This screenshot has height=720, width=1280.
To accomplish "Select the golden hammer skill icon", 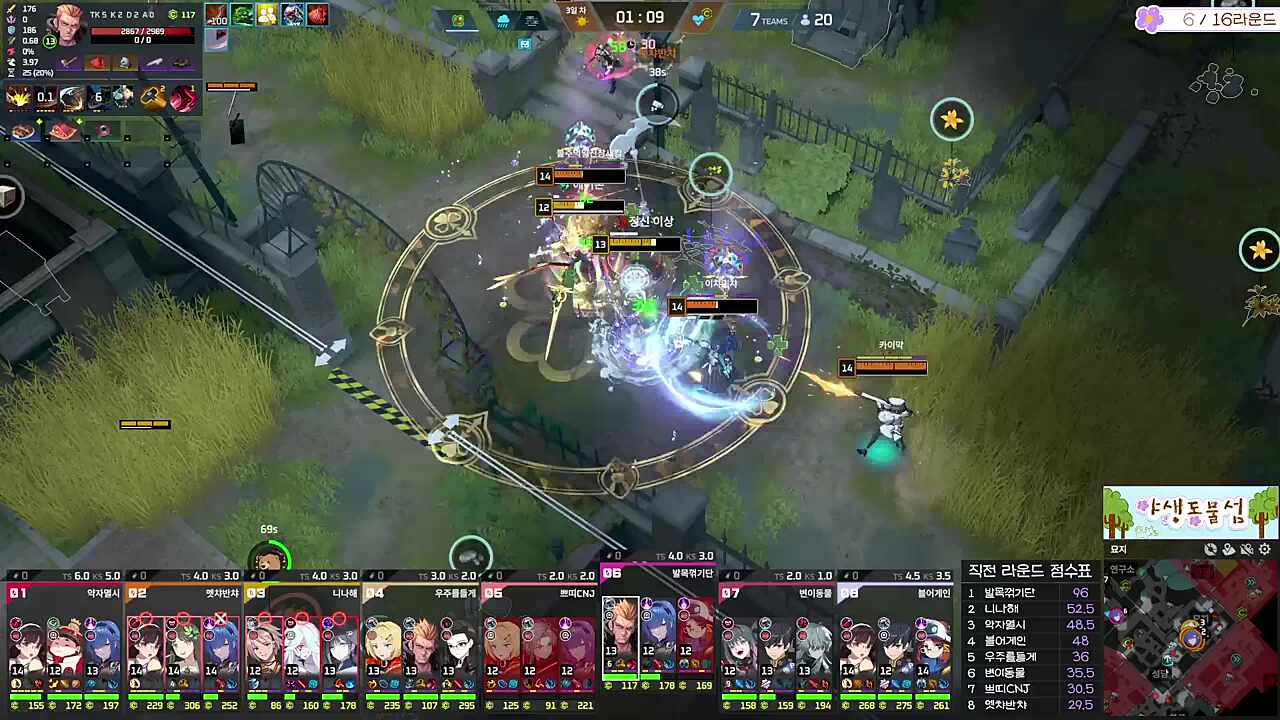I will coord(153,97).
